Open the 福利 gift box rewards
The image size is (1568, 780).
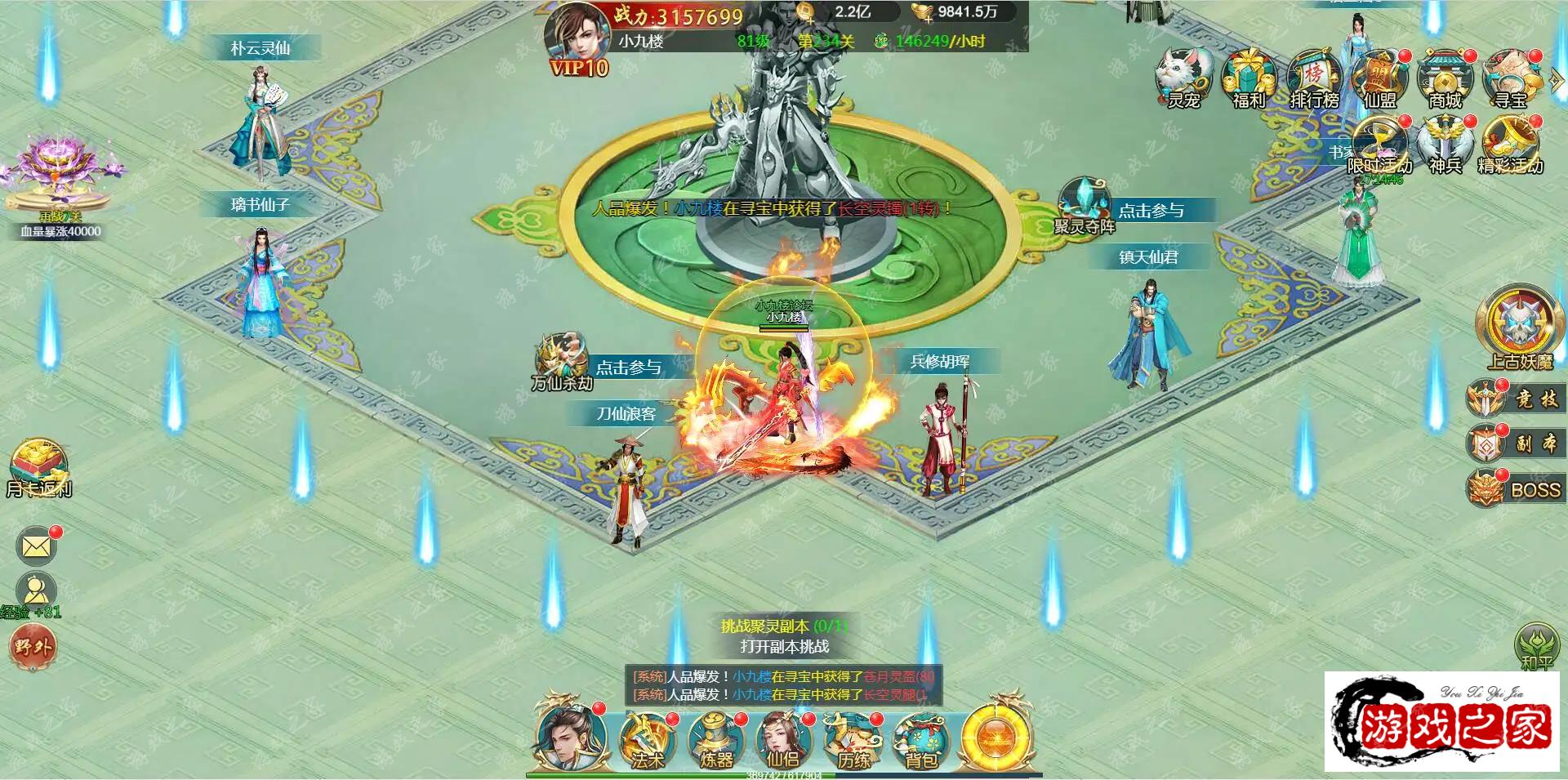1248,79
